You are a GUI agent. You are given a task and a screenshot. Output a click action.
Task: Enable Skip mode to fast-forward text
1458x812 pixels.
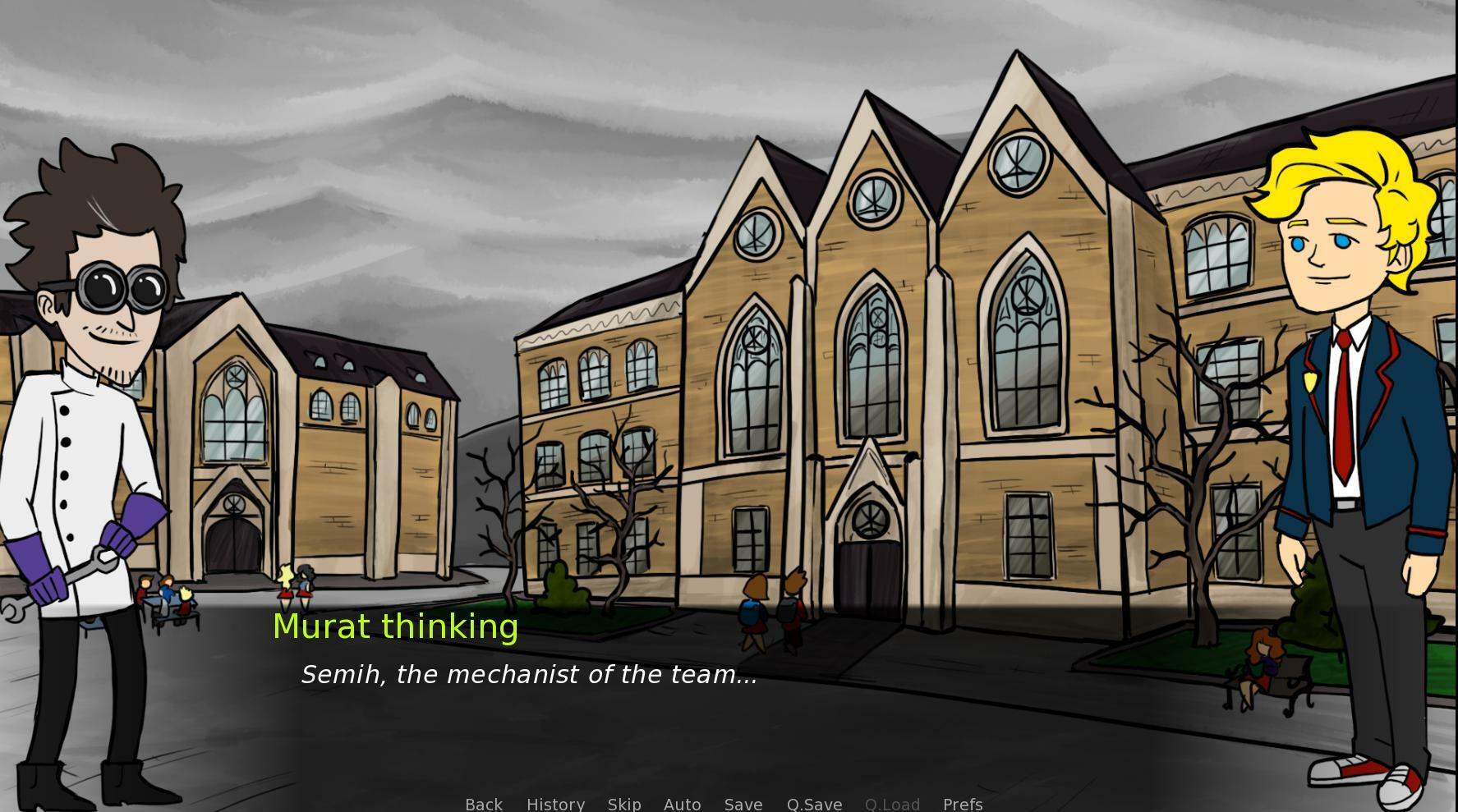[624, 804]
